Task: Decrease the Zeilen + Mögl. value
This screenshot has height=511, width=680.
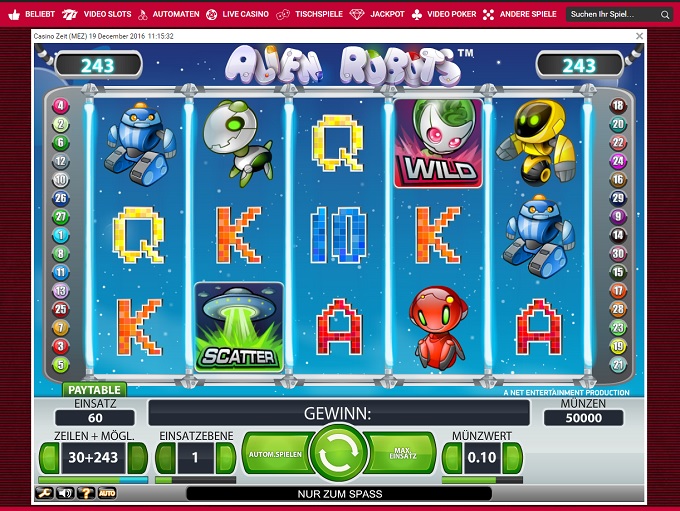Action: (x=48, y=459)
